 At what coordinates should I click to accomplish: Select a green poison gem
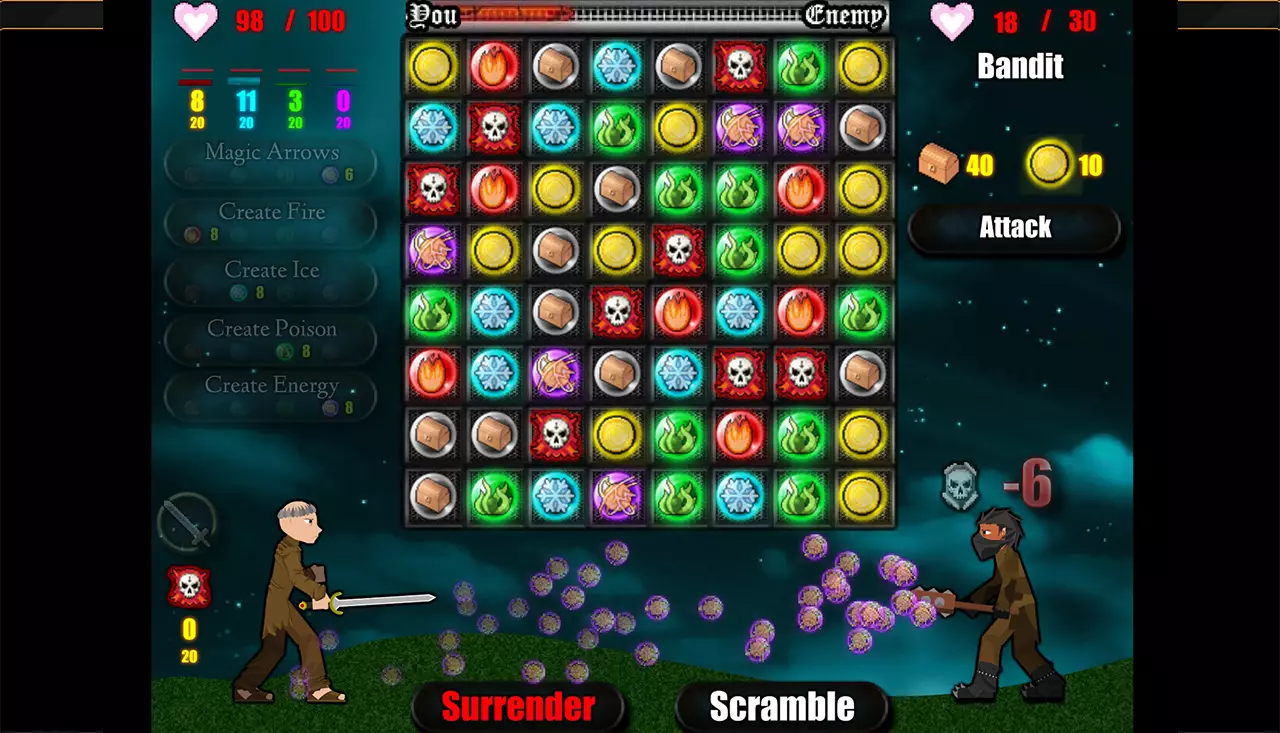coord(801,67)
